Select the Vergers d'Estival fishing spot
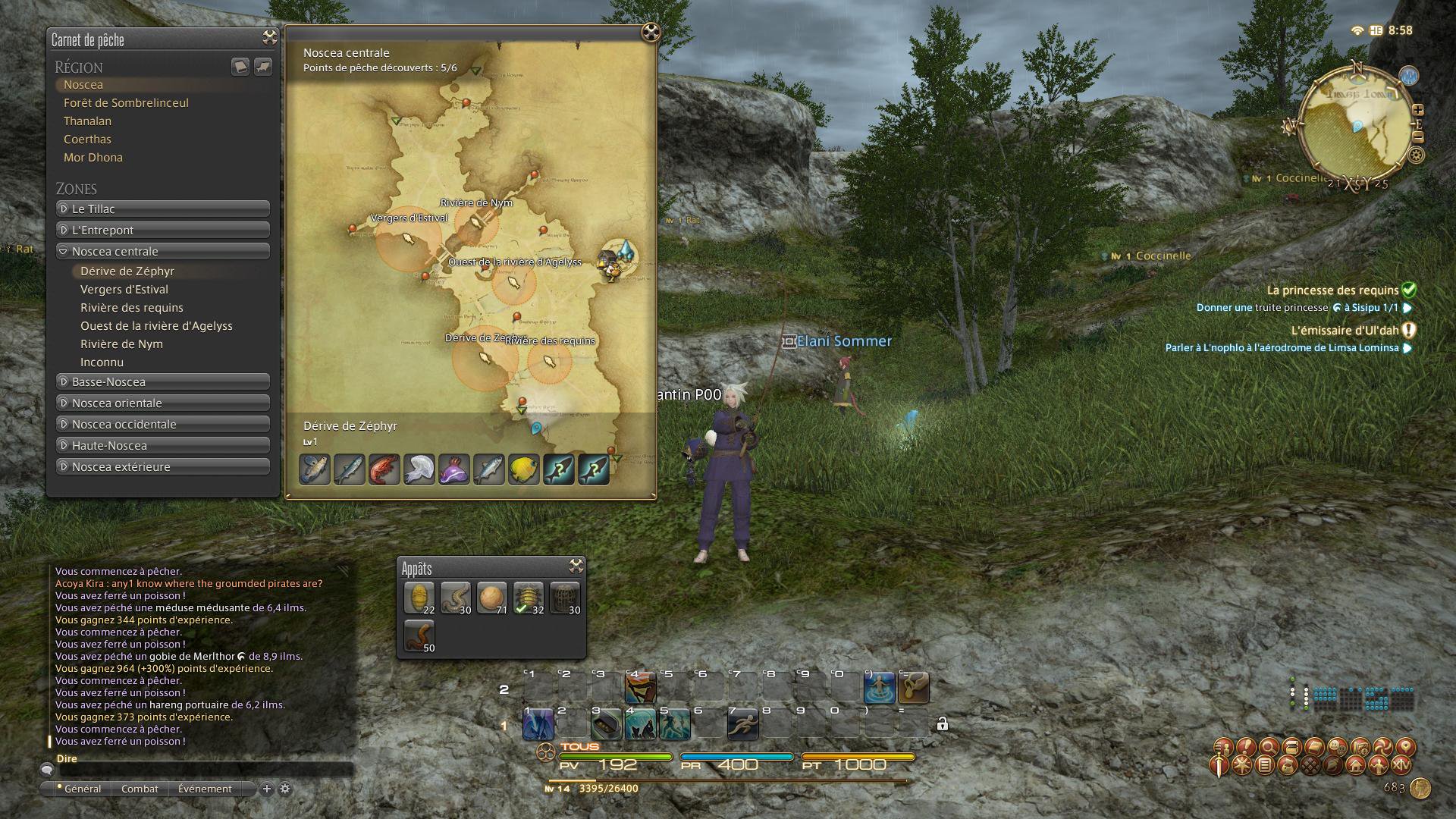This screenshot has height=819, width=1456. 124,290
